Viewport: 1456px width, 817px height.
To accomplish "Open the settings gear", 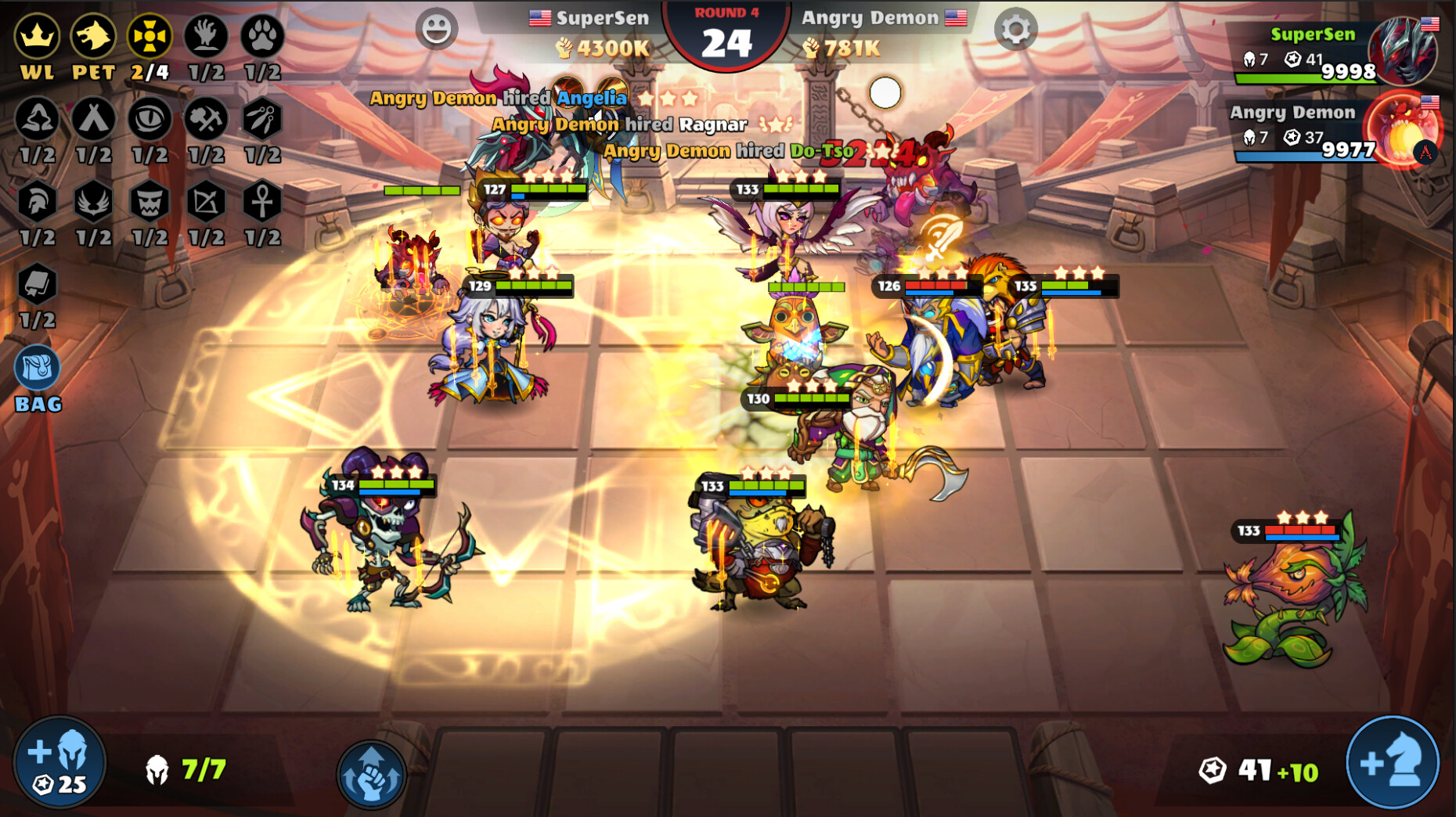I will tap(1015, 30).
